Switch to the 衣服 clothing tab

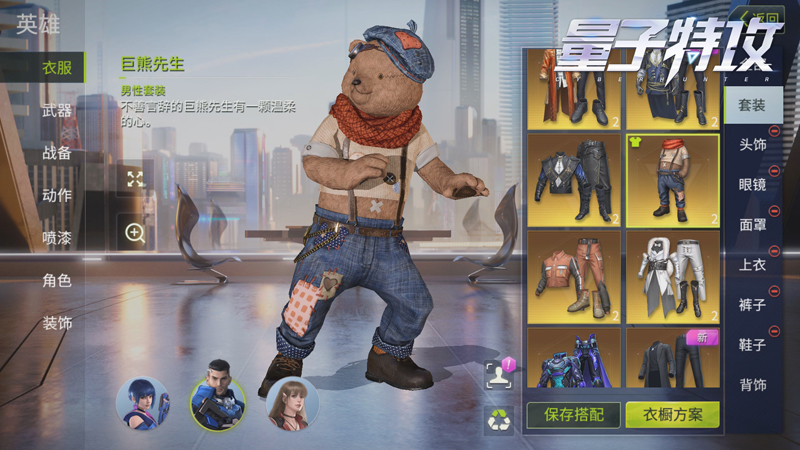(56, 68)
